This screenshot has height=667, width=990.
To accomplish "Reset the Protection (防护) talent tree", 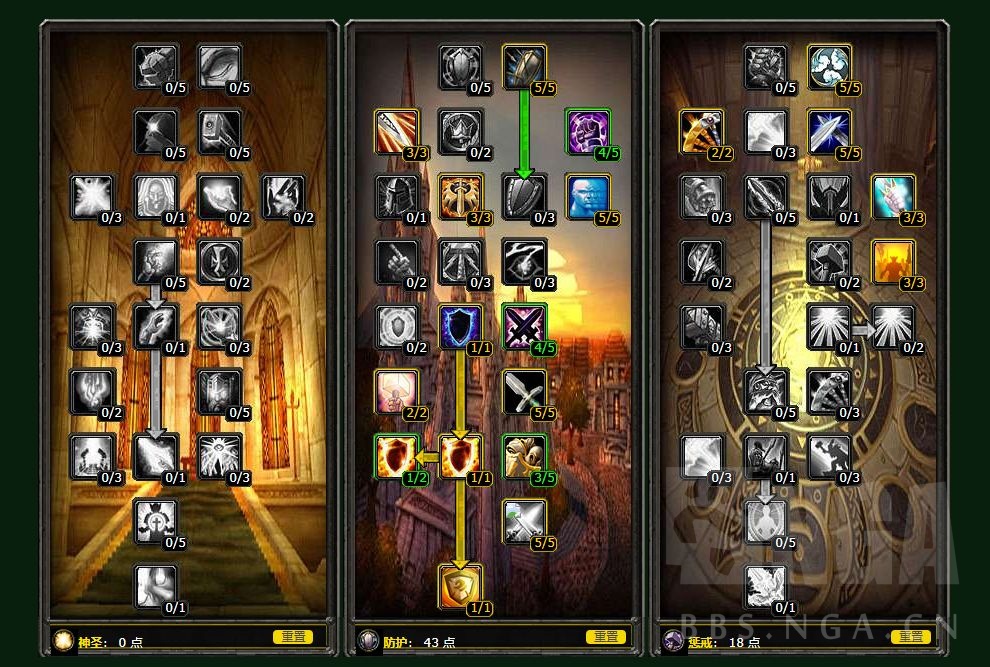I will [605, 637].
